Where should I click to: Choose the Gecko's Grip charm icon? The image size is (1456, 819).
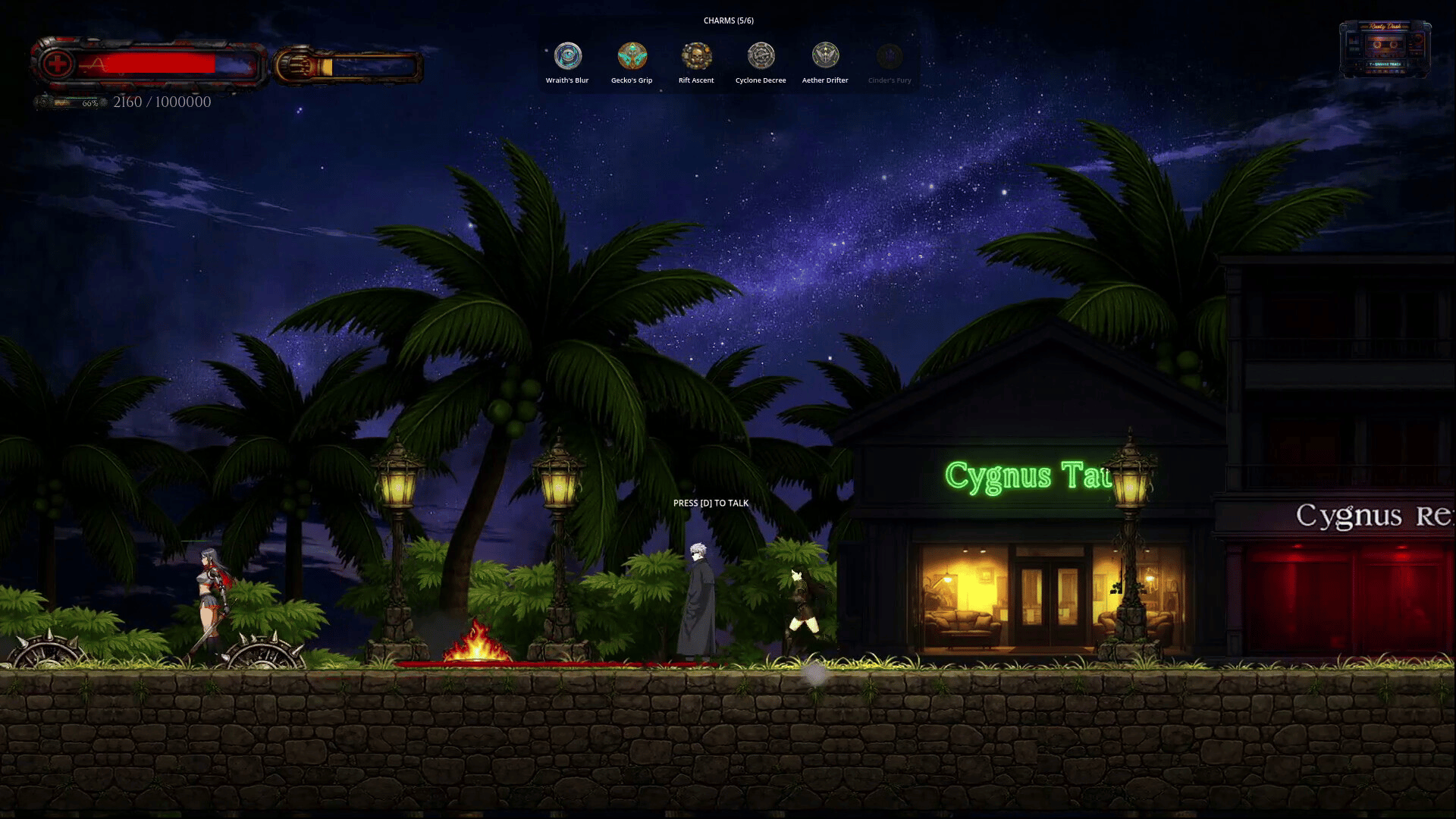(x=632, y=56)
